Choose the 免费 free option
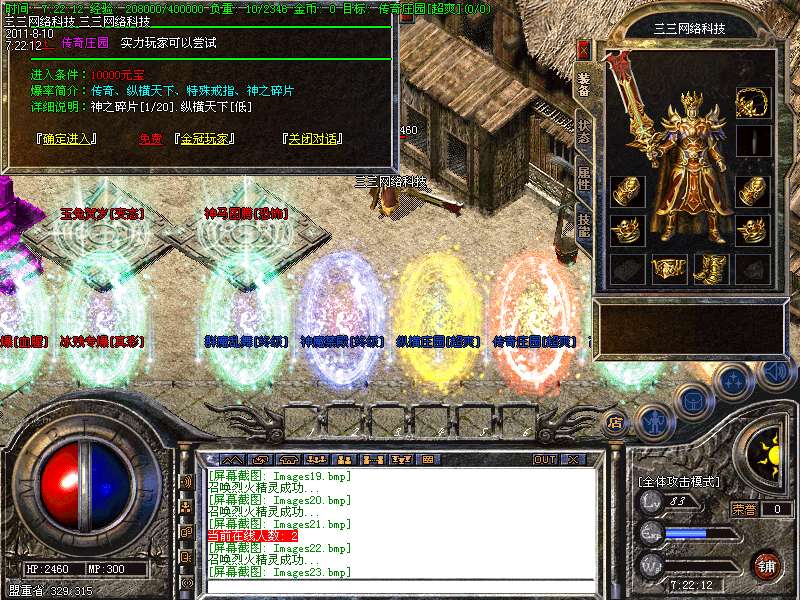The image size is (800, 600). [150, 139]
